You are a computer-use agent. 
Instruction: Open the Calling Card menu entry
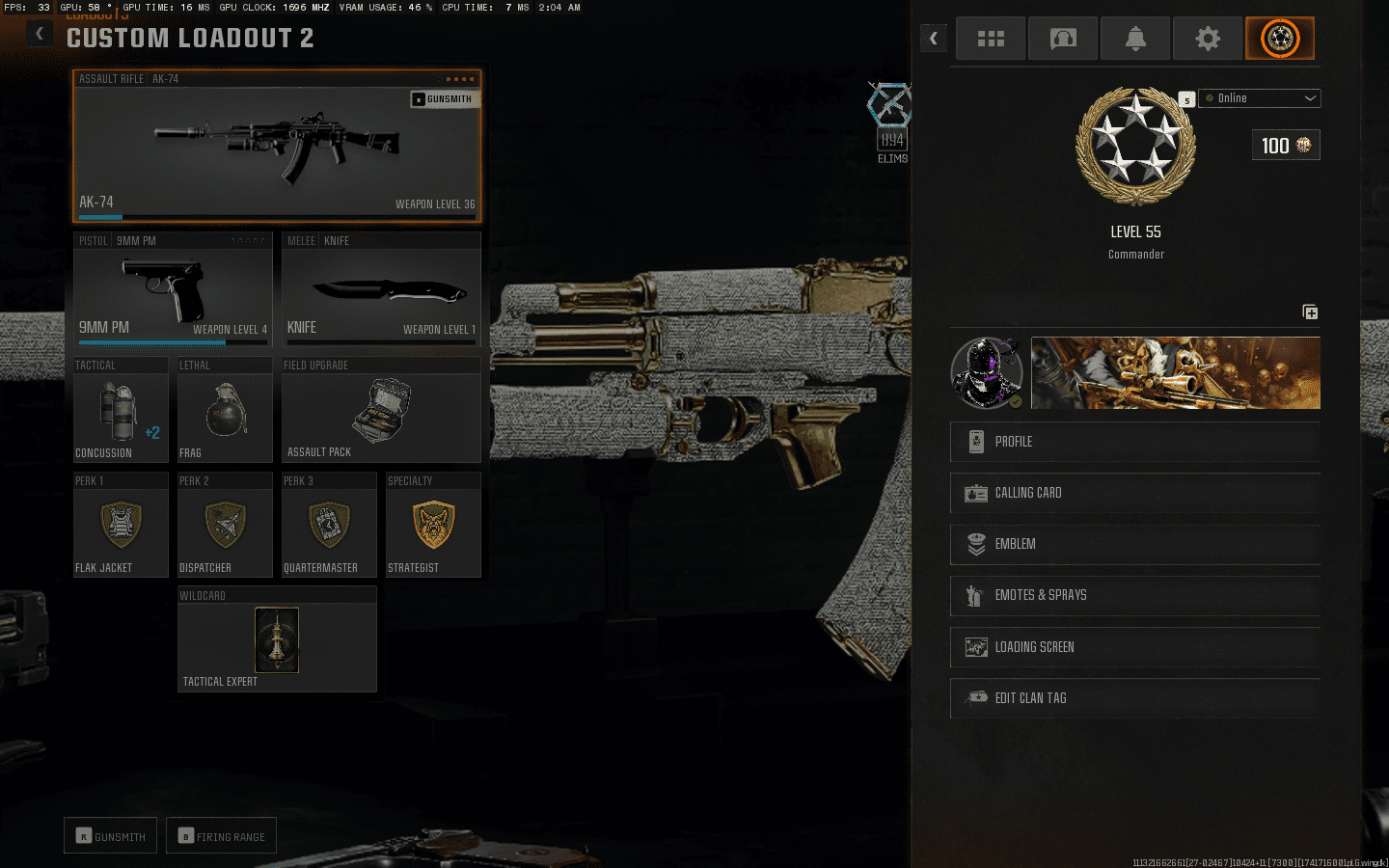pos(1135,493)
